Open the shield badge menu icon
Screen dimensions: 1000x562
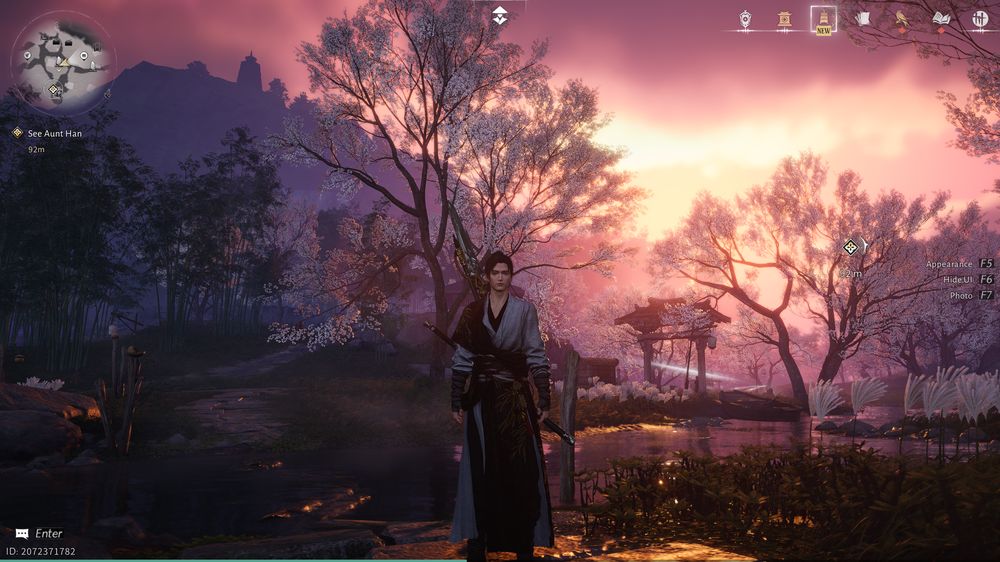click(745, 18)
